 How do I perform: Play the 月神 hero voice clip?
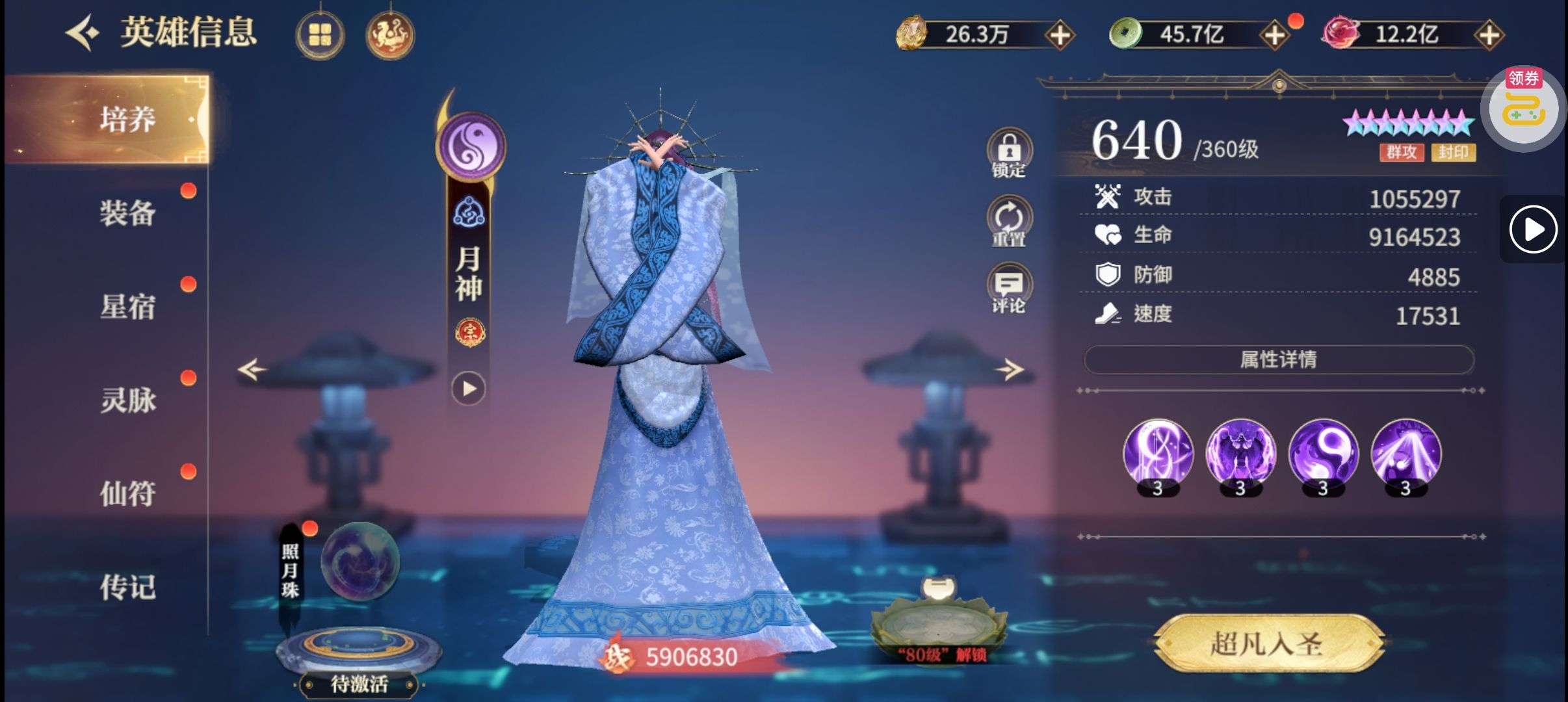[469, 389]
